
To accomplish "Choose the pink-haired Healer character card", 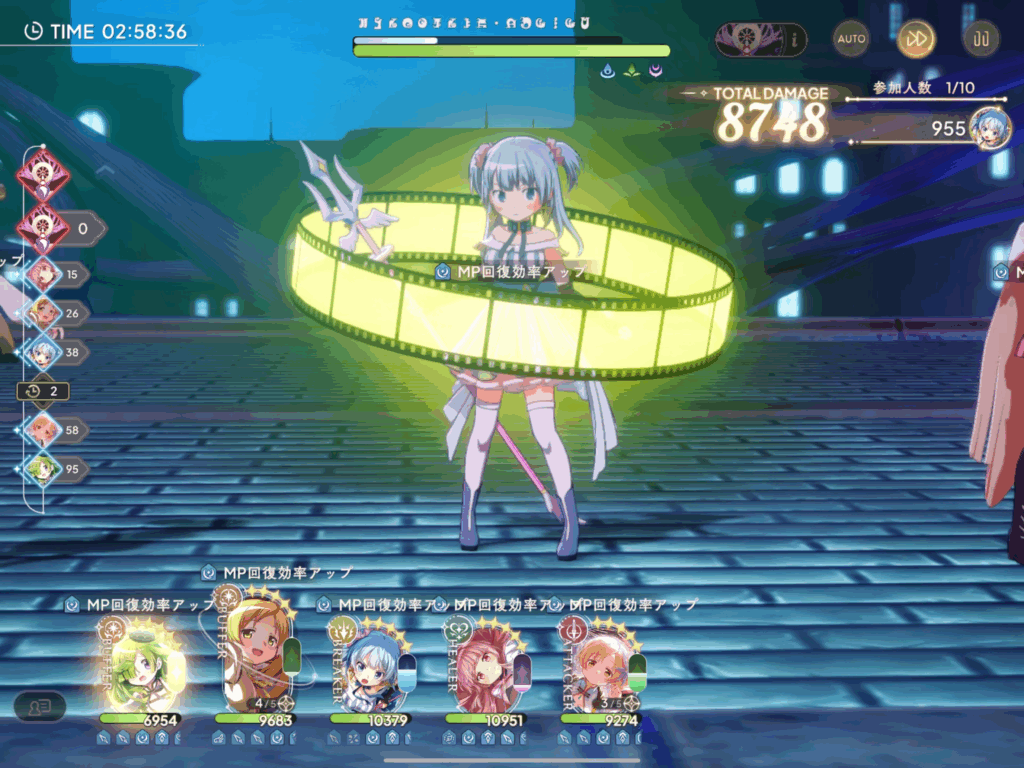I will coord(487,660).
